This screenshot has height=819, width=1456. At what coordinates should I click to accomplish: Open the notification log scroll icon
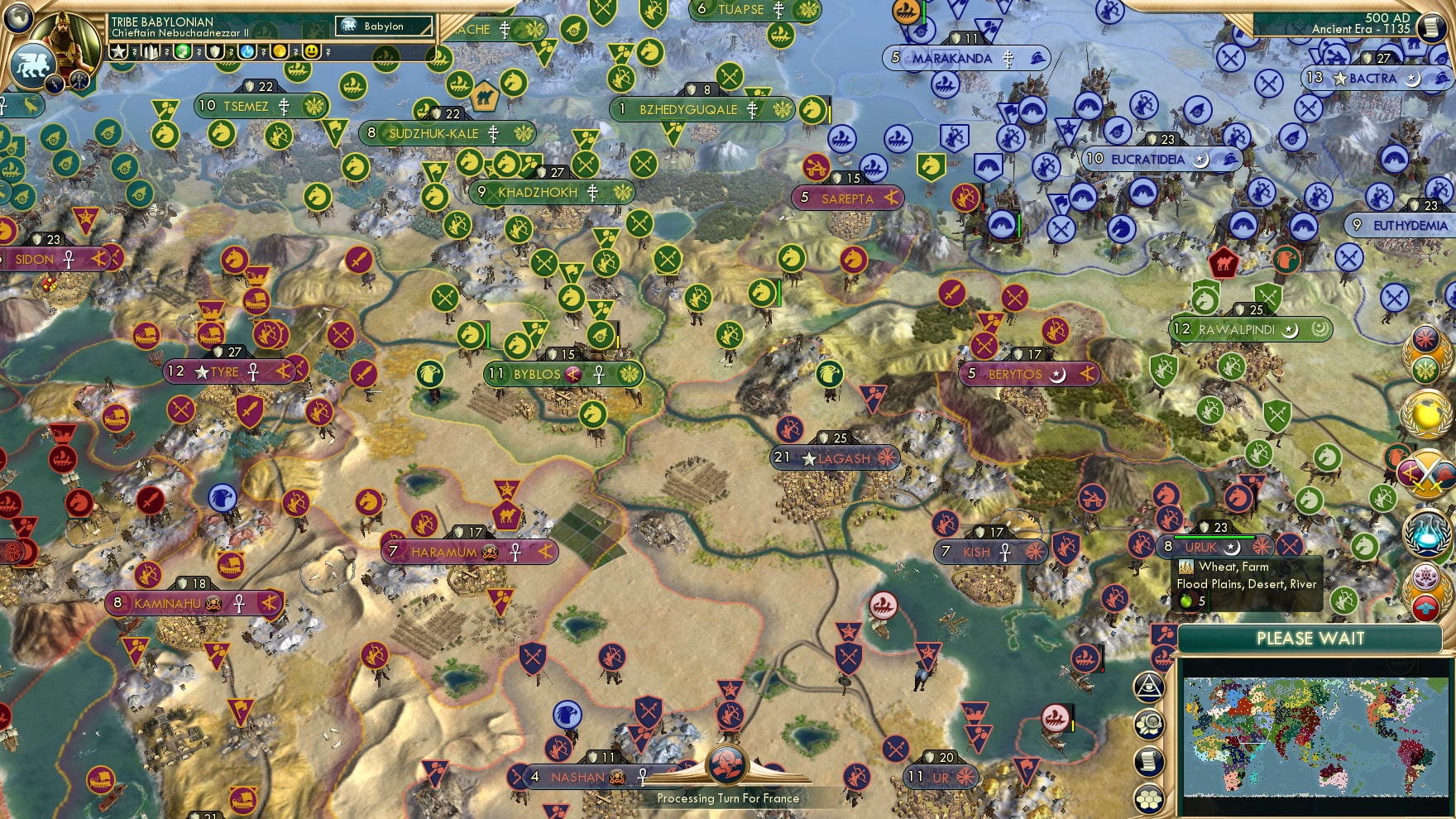pyautogui.click(x=1149, y=759)
